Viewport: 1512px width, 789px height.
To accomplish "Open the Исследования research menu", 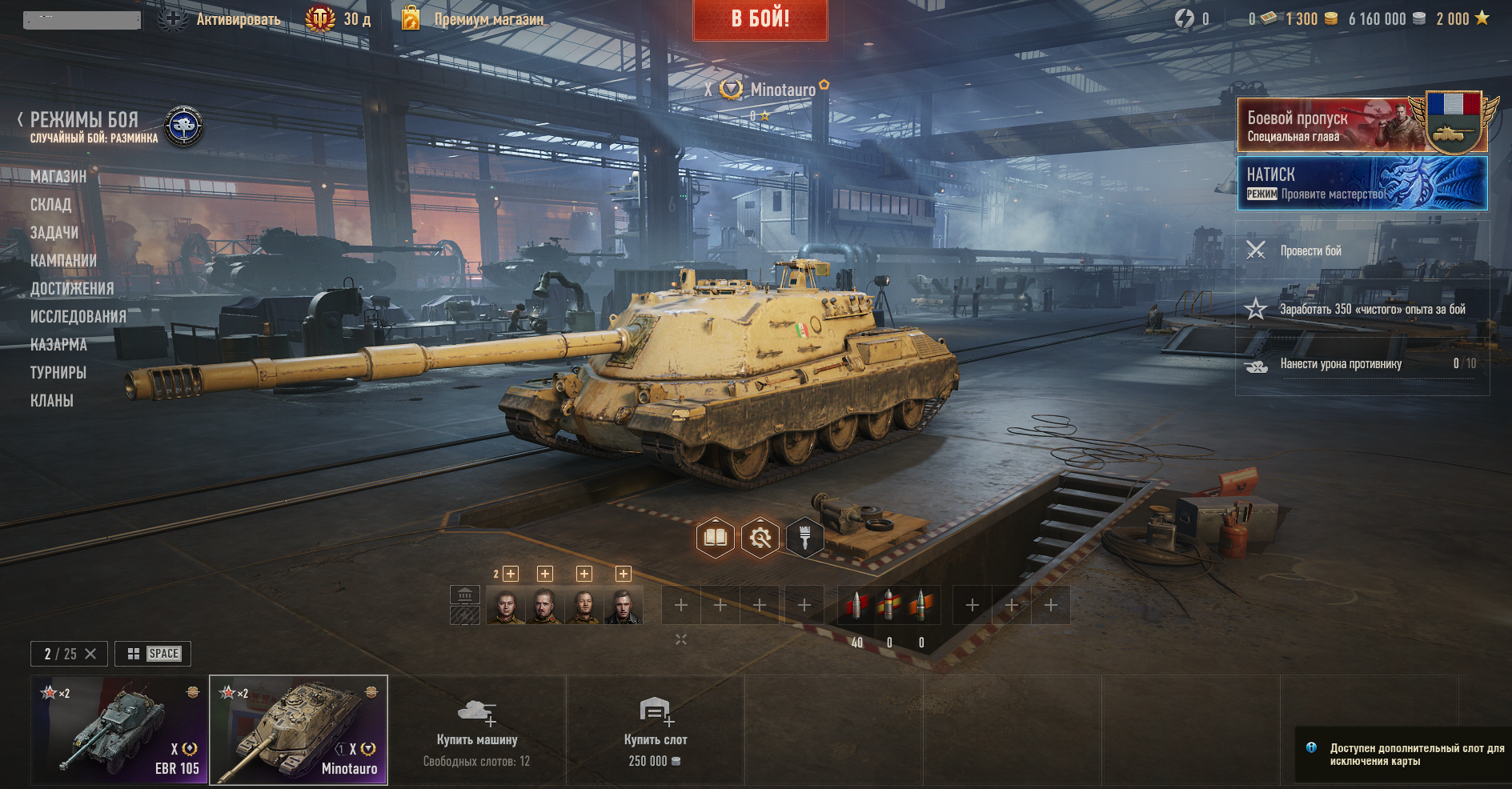I will (x=78, y=317).
